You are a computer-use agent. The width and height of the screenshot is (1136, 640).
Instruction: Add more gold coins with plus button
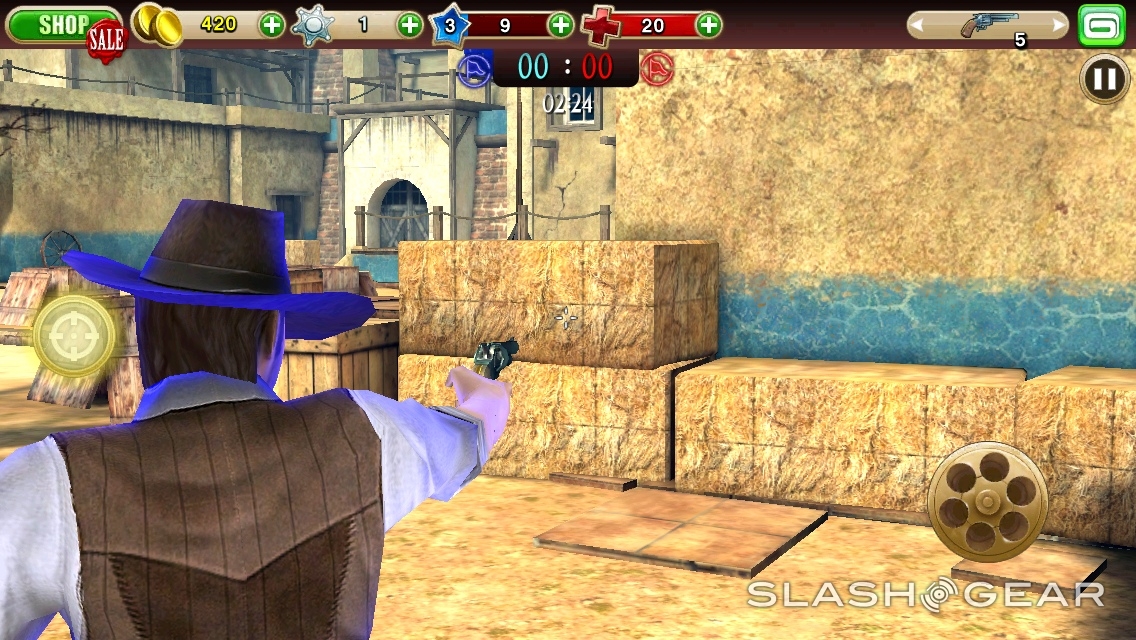coord(272,25)
